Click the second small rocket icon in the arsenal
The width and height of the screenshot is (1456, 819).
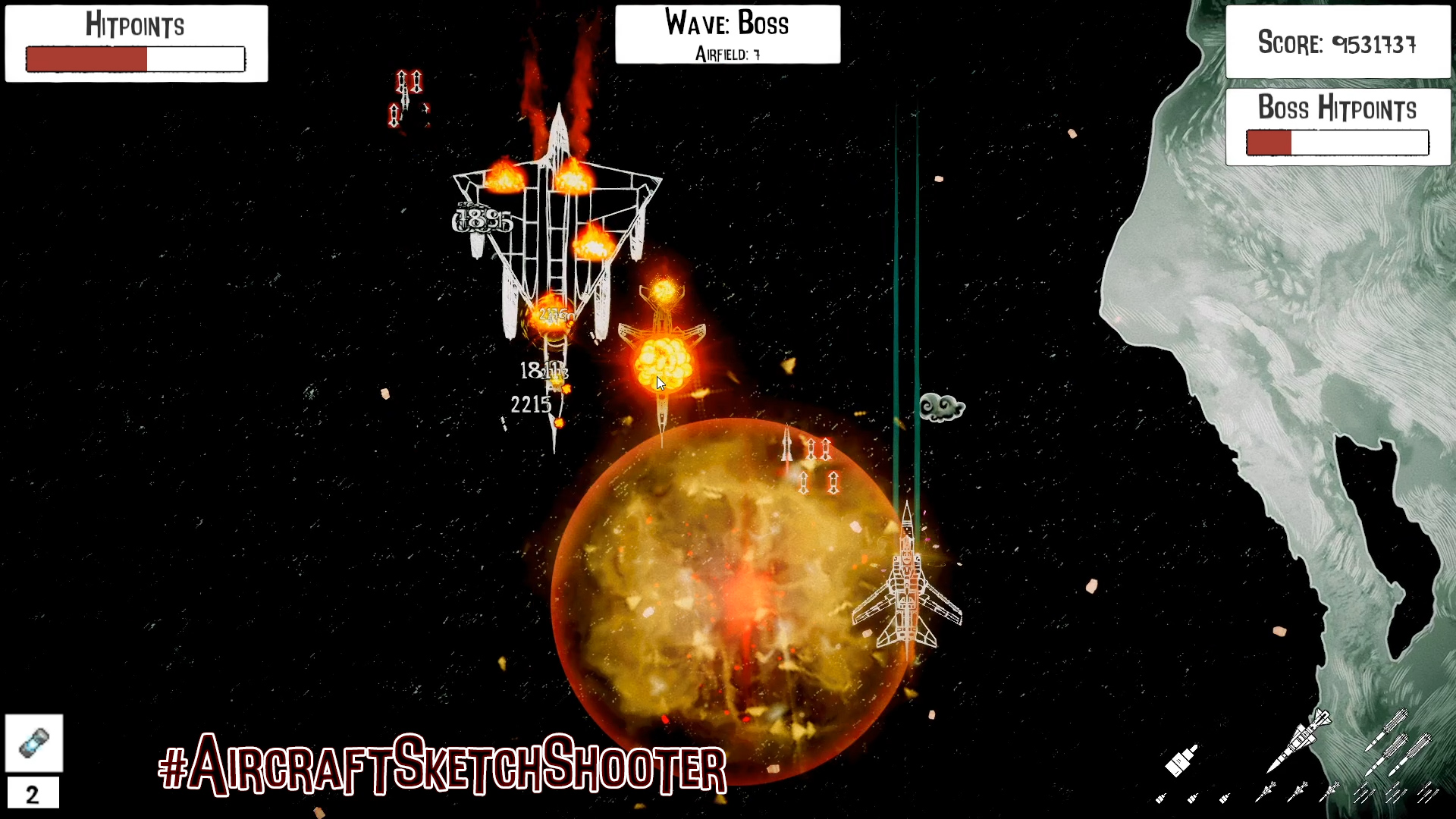pyautogui.click(x=1192, y=798)
